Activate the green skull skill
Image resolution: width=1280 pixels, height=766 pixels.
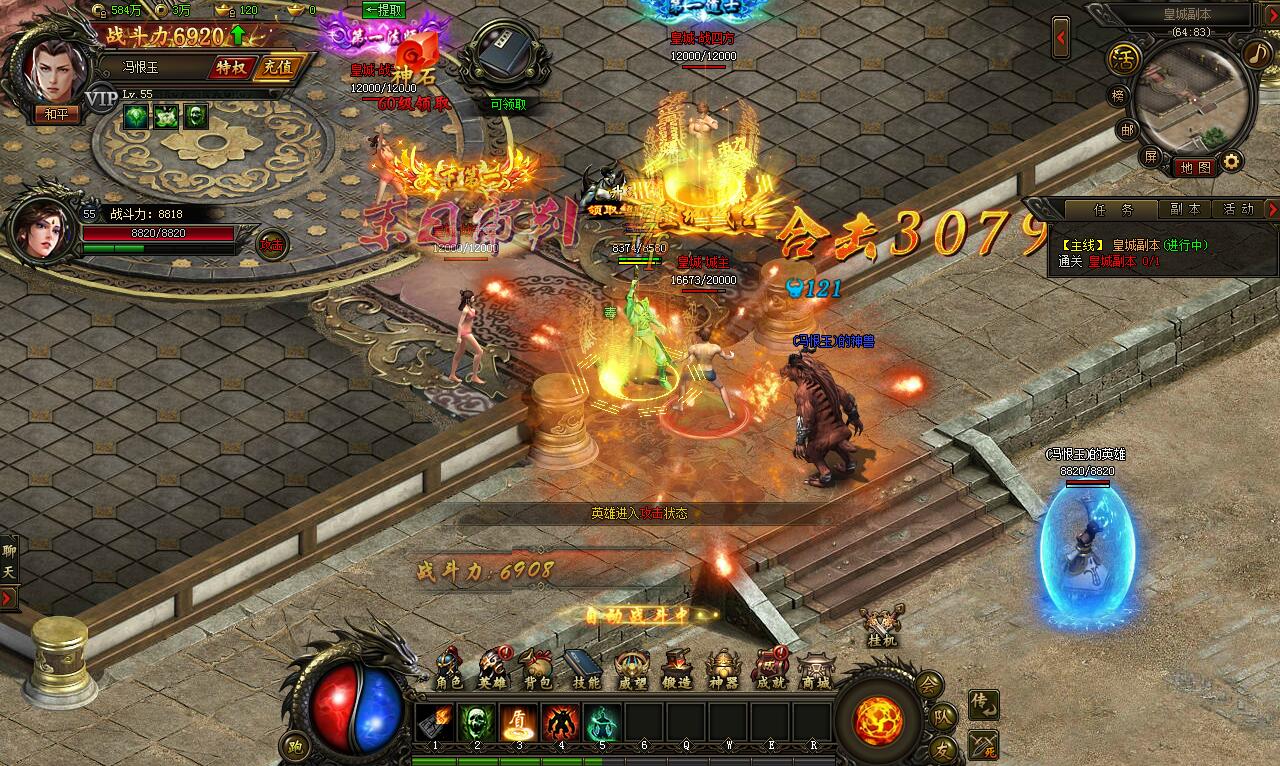pos(476,722)
